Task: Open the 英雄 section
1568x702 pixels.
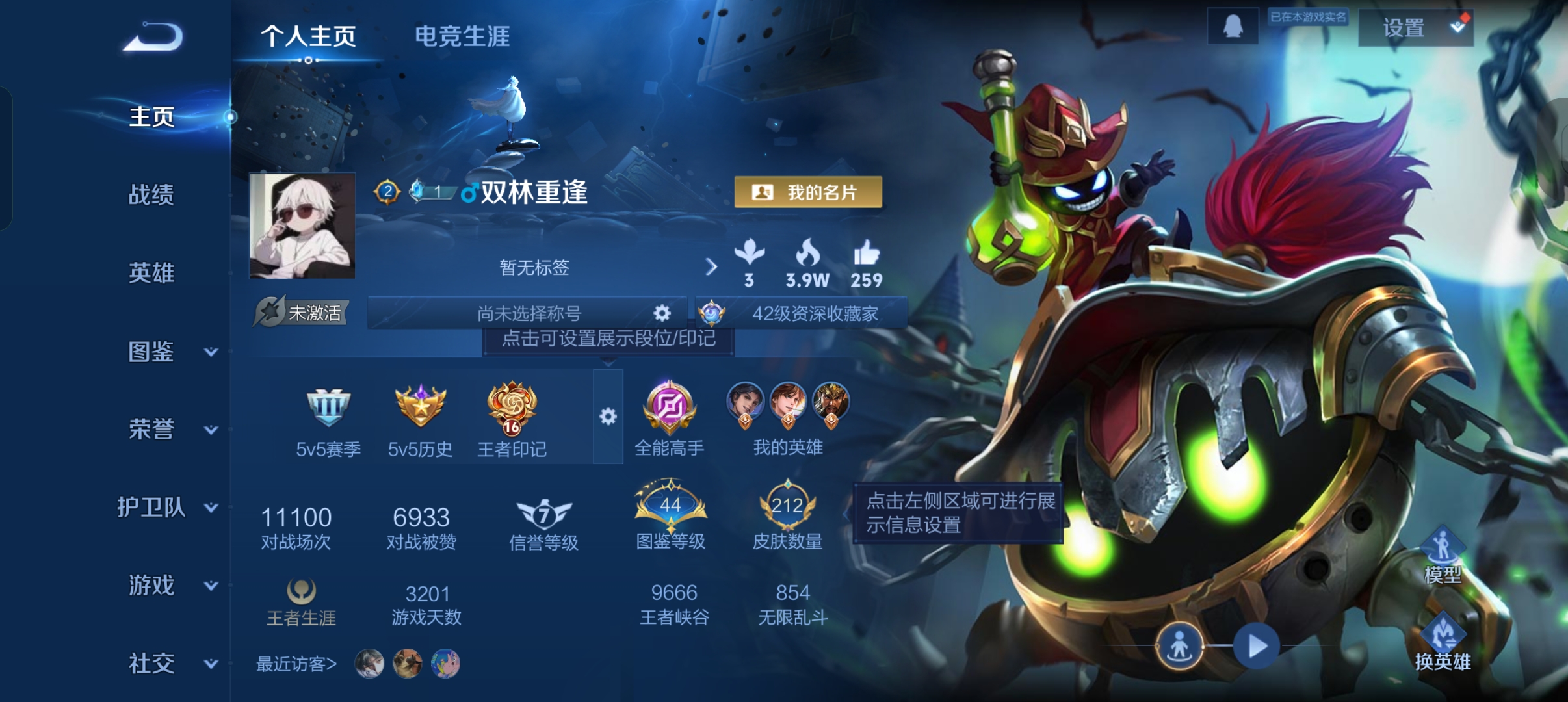Action: pos(151,272)
